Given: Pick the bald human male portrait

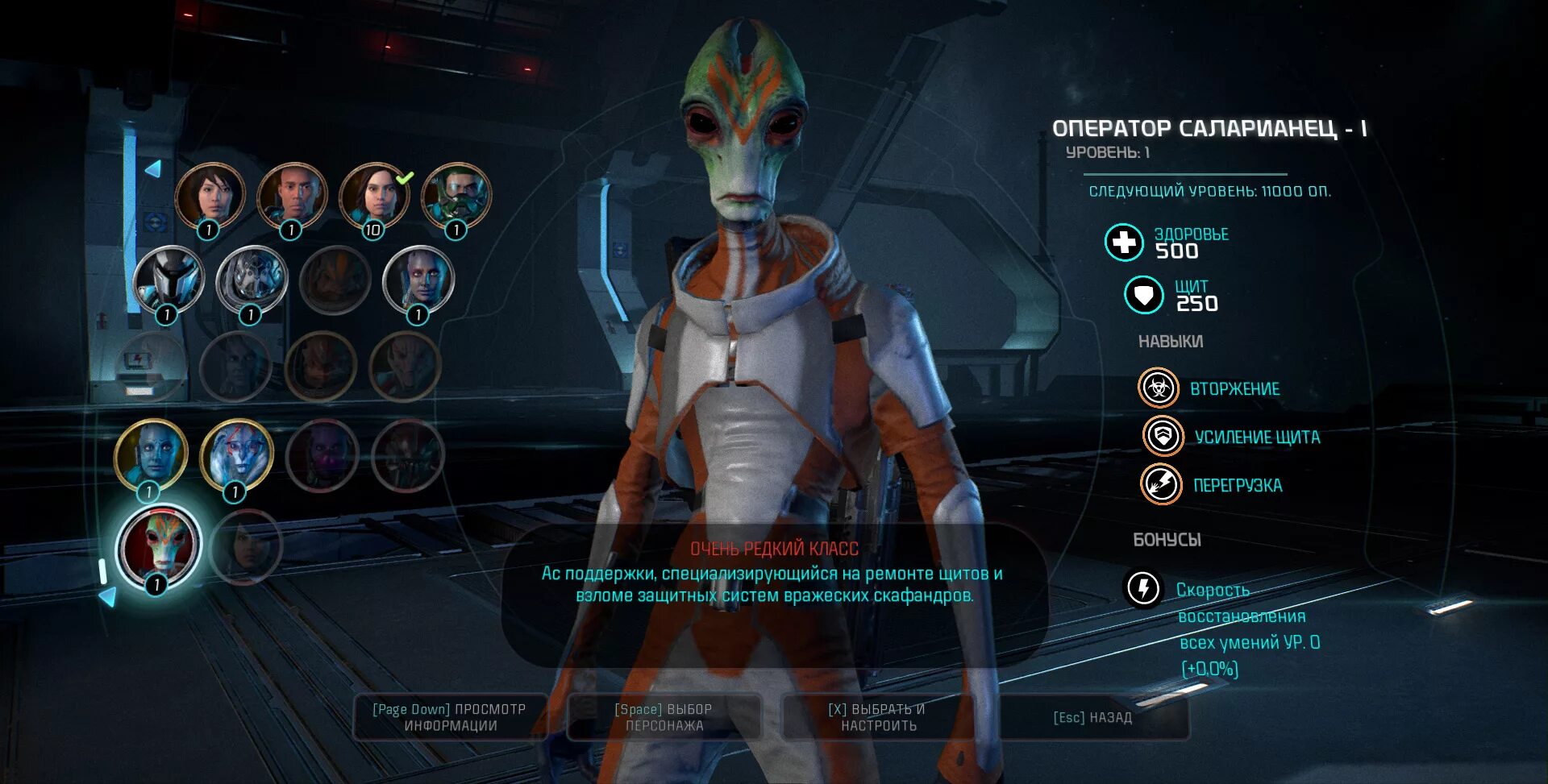Looking at the screenshot, I should (x=291, y=197).
